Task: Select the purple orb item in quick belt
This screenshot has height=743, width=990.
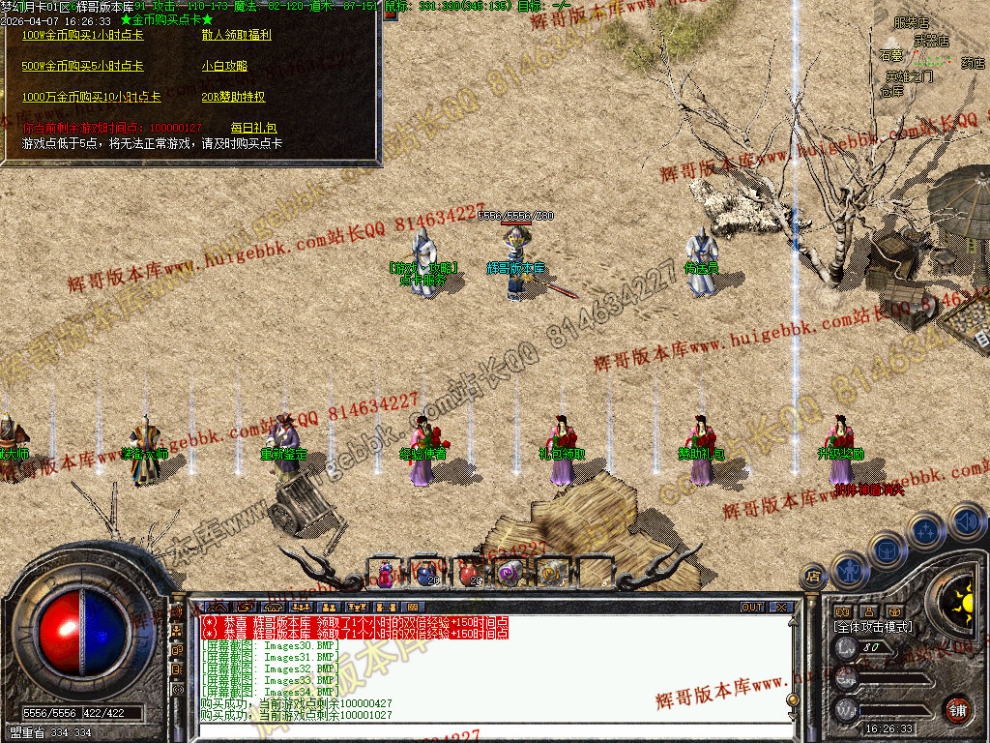Action: point(509,572)
